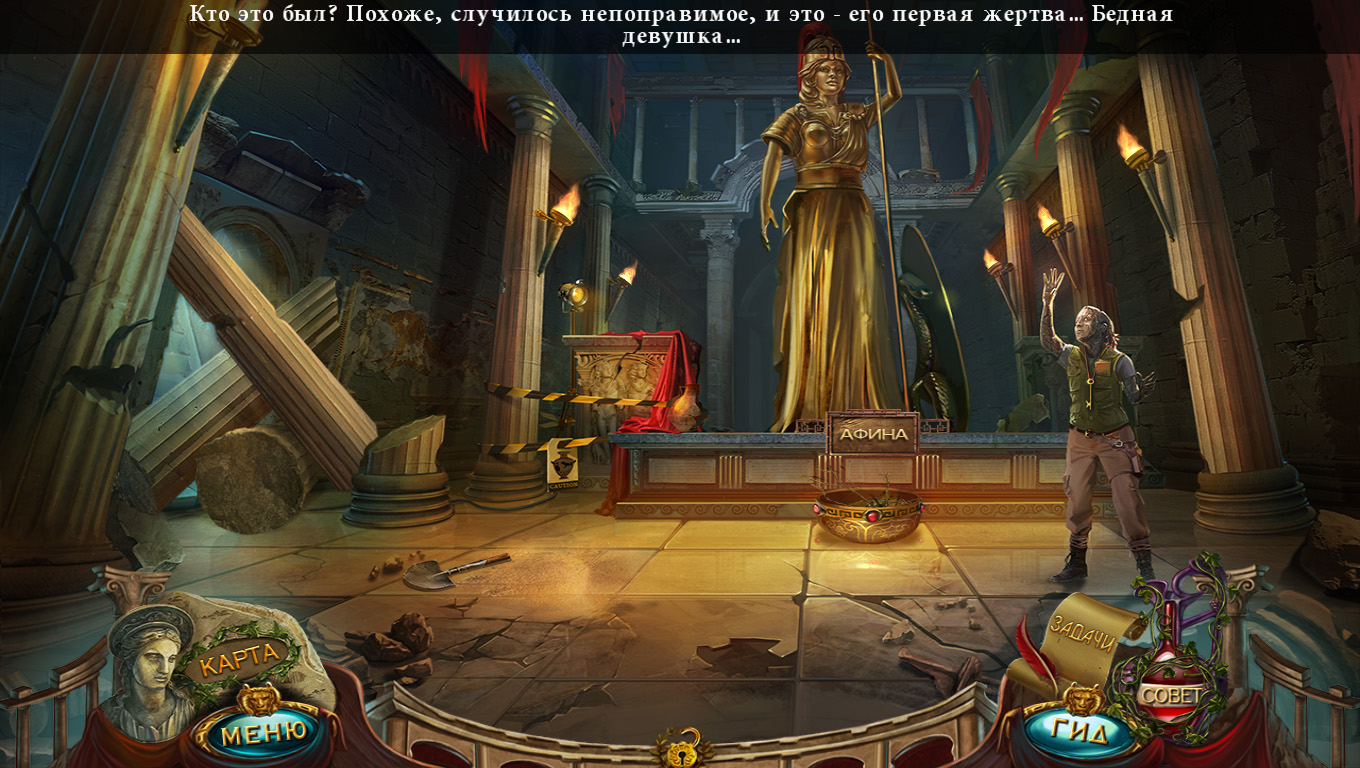
Task: Open the Гид strategy guide
Action: click(x=1081, y=733)
